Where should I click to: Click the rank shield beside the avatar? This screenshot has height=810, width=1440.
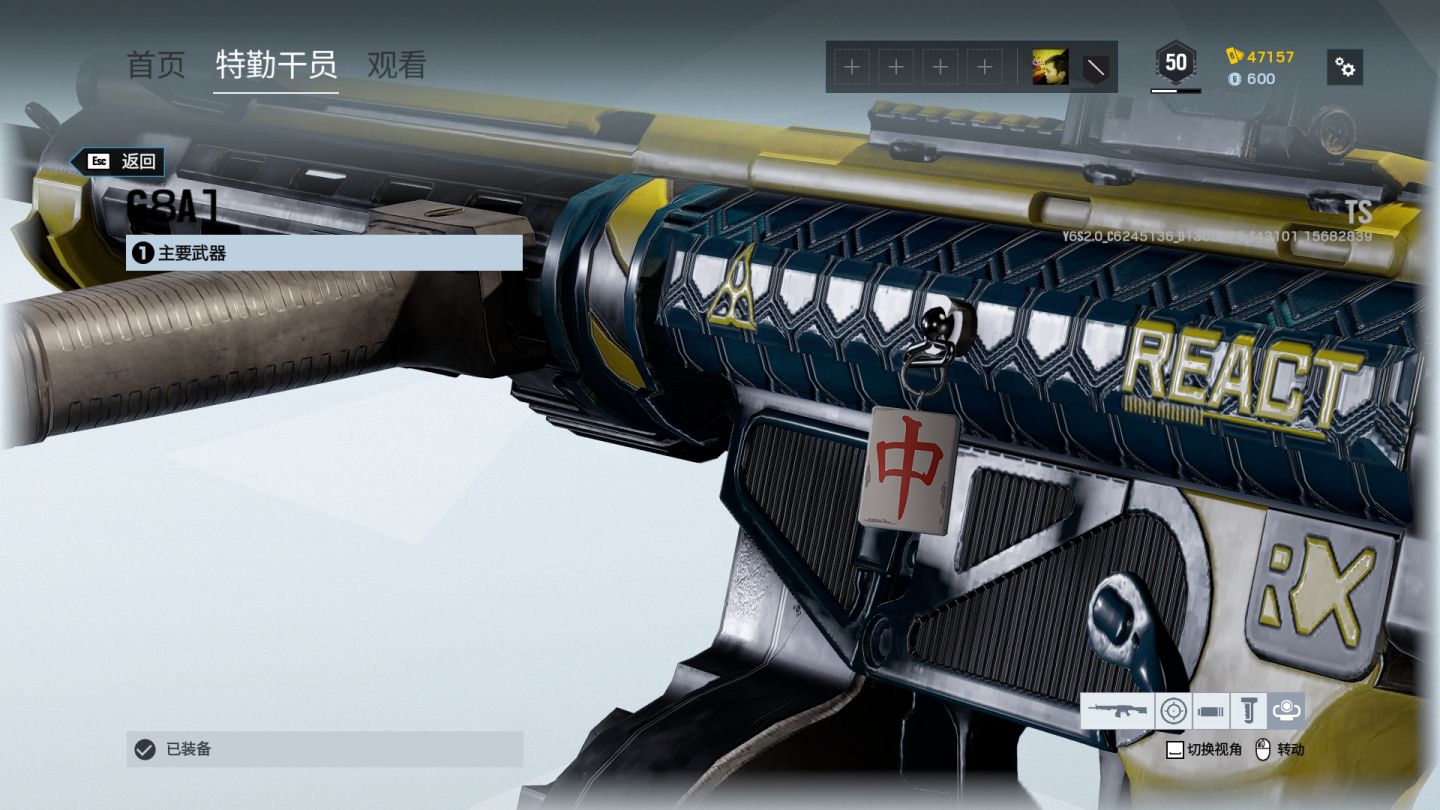point(1096,68)
